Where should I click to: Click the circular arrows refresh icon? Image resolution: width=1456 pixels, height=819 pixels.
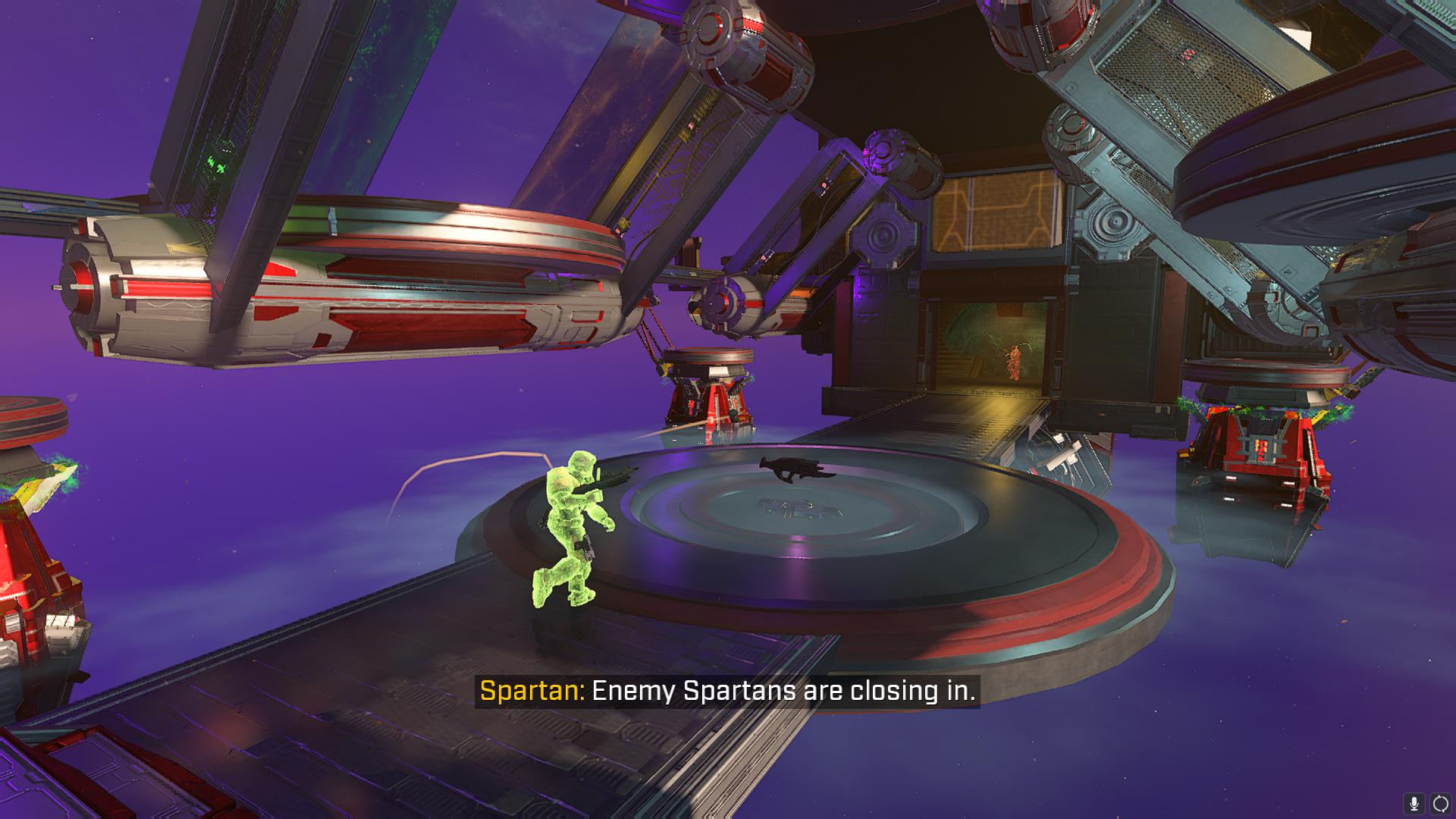1440,803
